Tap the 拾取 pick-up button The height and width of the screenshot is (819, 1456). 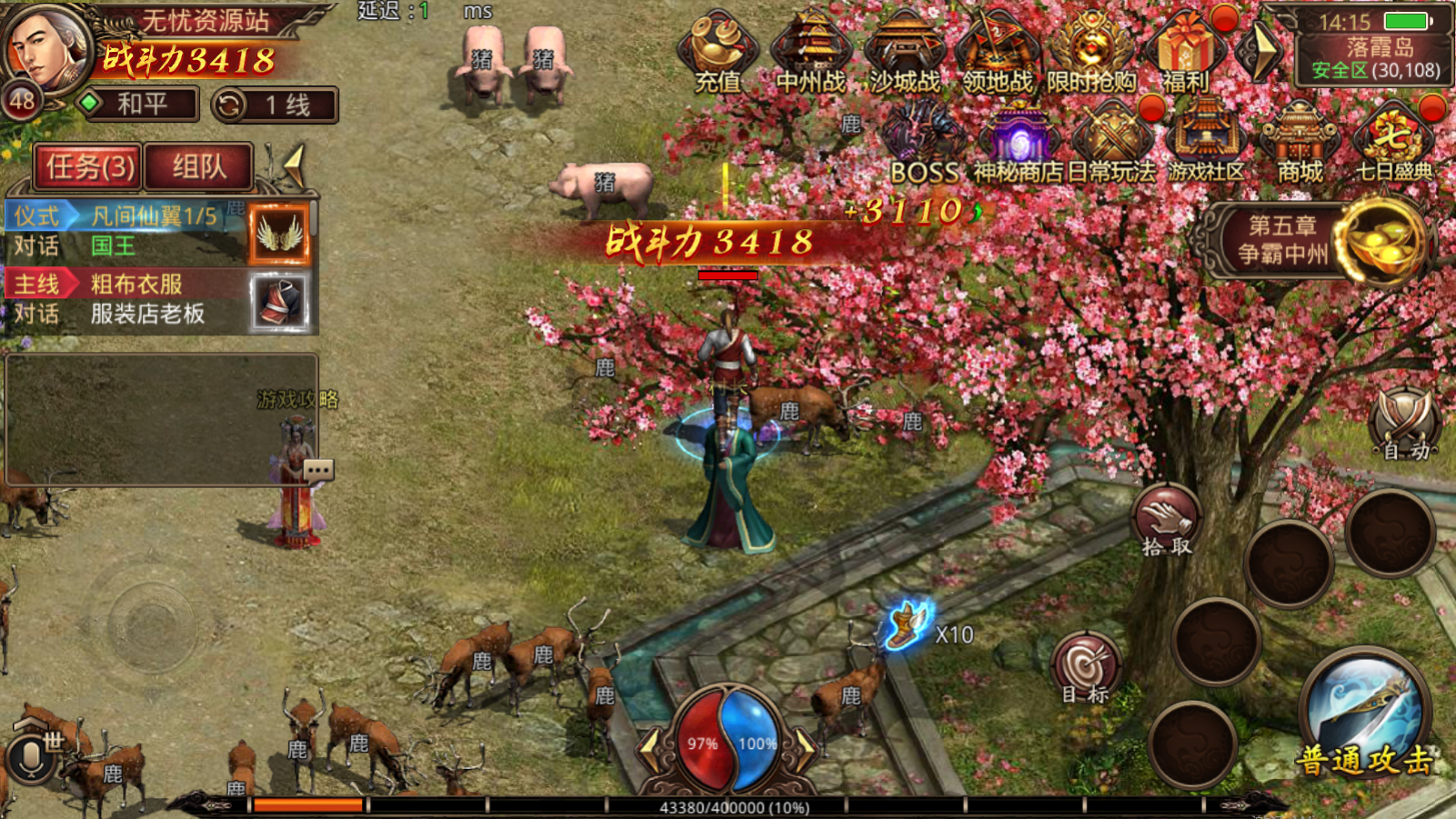tap(1167, 522)
